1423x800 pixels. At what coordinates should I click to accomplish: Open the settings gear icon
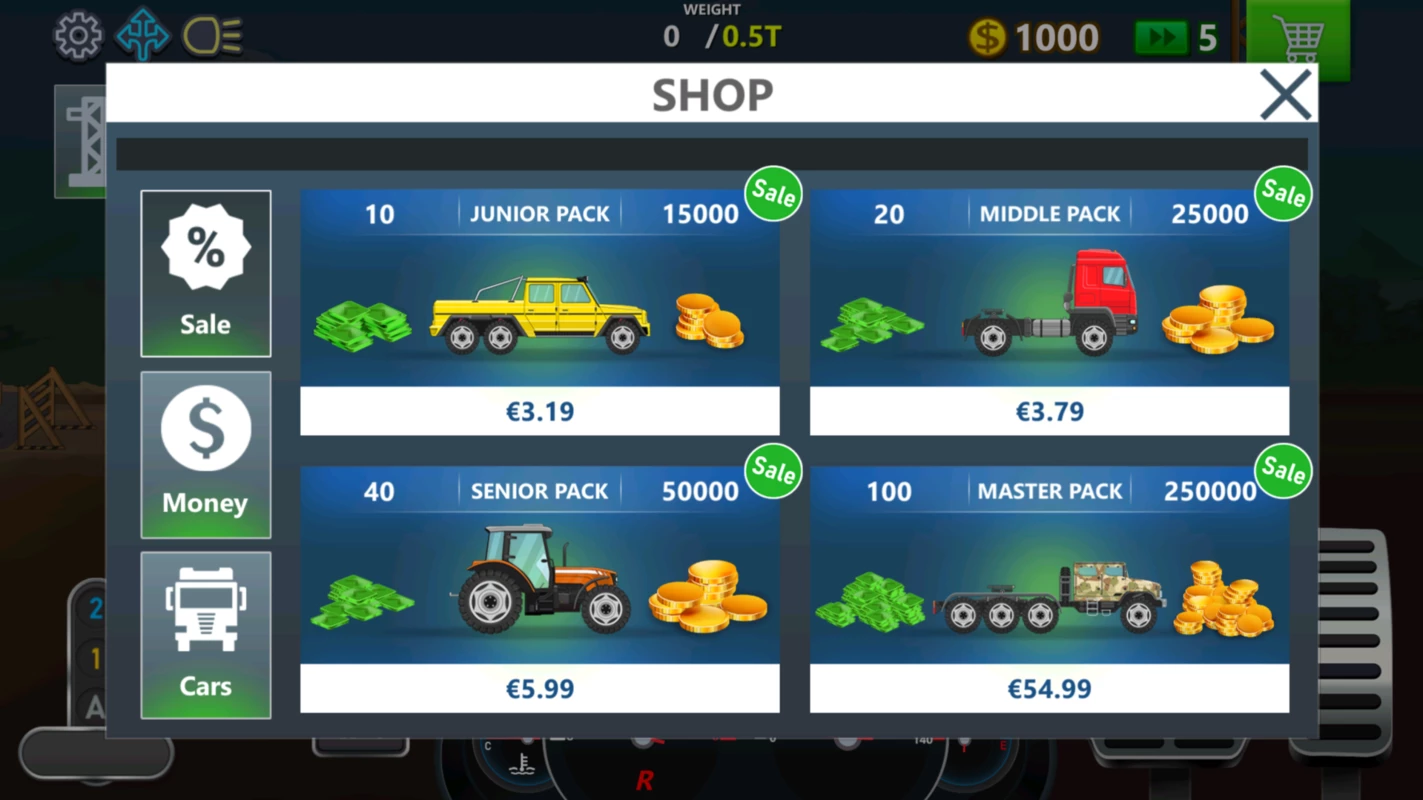(78, 37)
